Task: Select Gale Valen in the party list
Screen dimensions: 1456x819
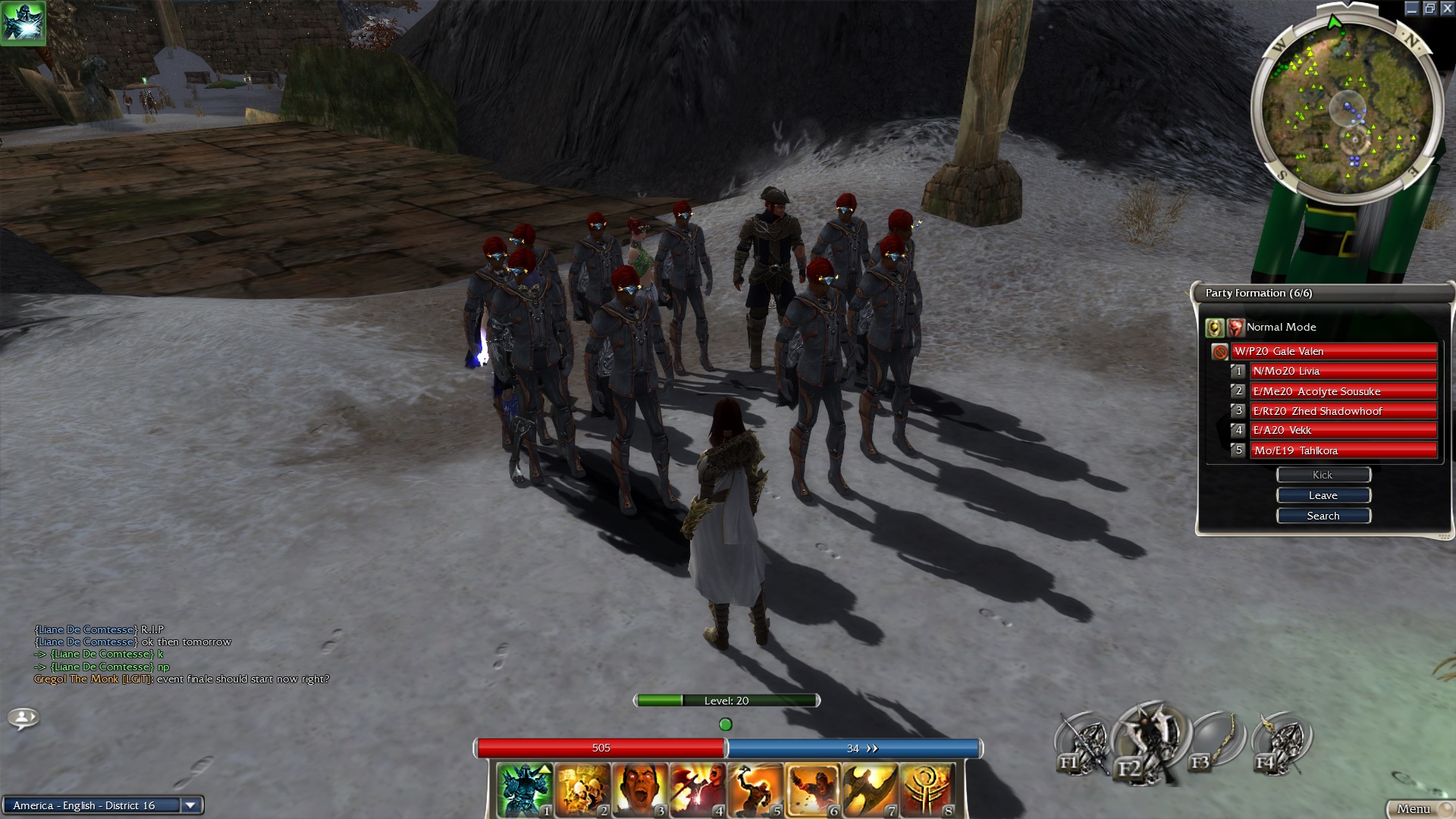Action: coord(1334,351)
